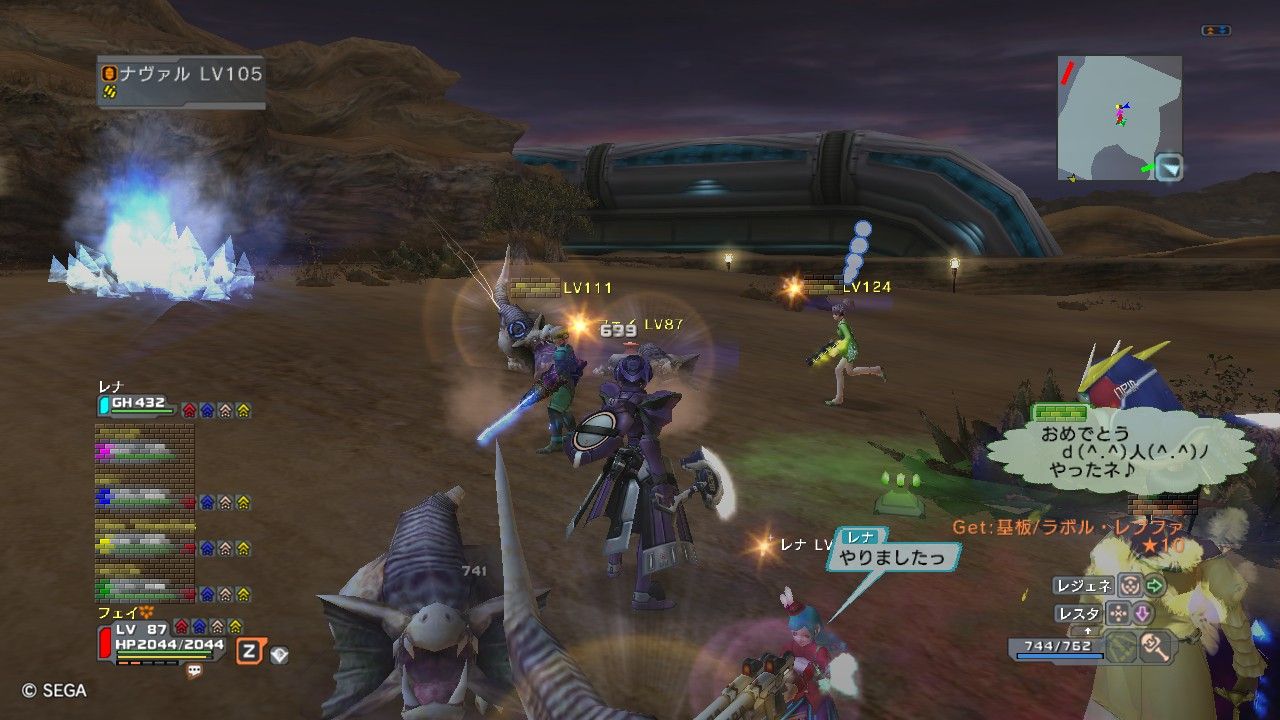Screen dimensions: 1280x720
Task: Open the chat speech-bubble icon
Action: pos(194,672)
